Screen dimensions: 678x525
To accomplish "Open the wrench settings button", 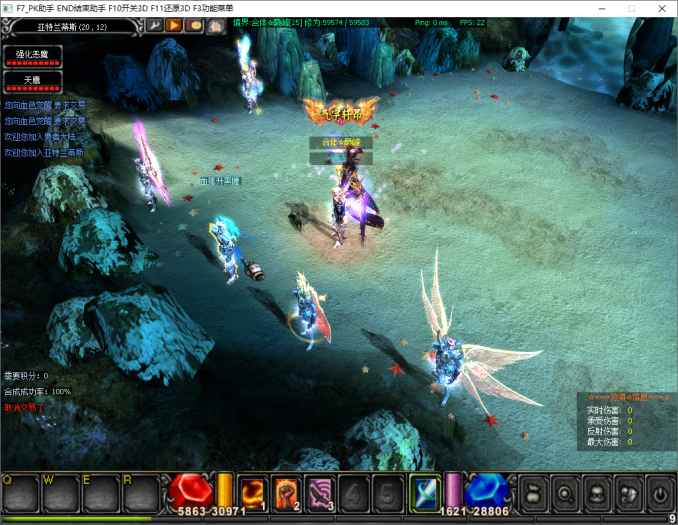I will click(155, 25).
